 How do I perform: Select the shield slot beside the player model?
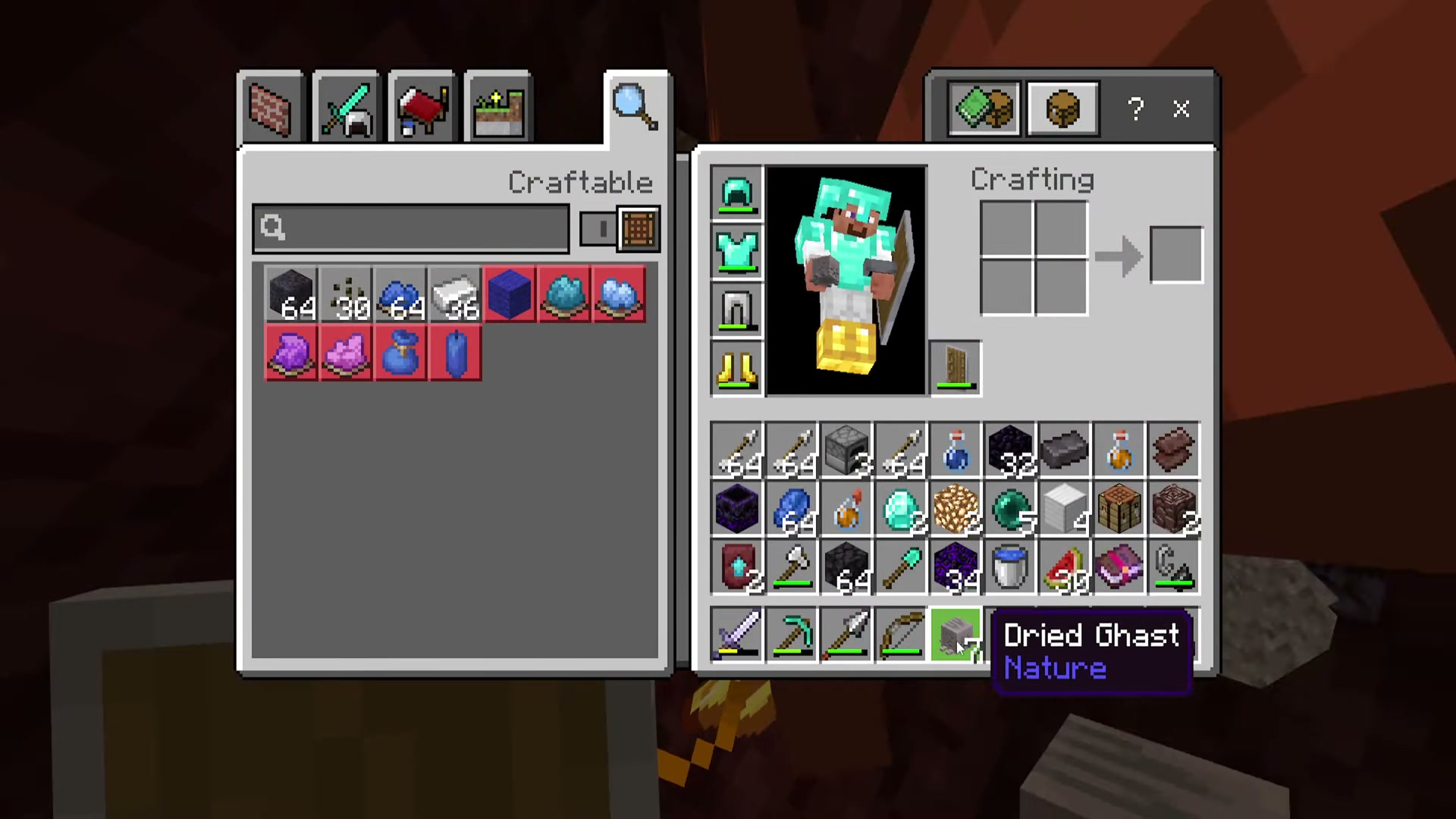tap(955, 369)
